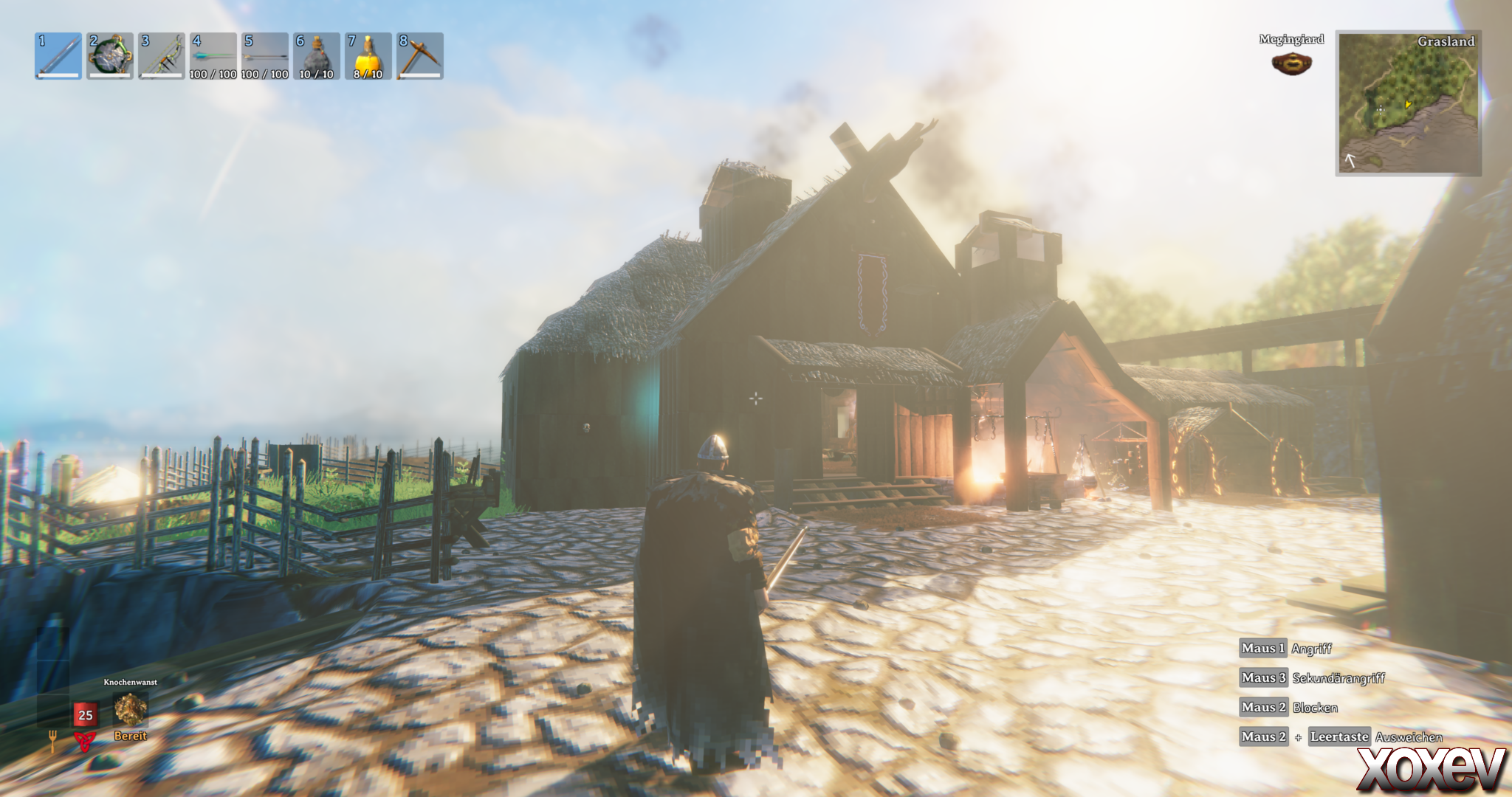Image resolution: width=1512 pixels, height=797 pixels.
Task: Activate the Knochenwanst forsaken power icon
Action: (131, 710)
